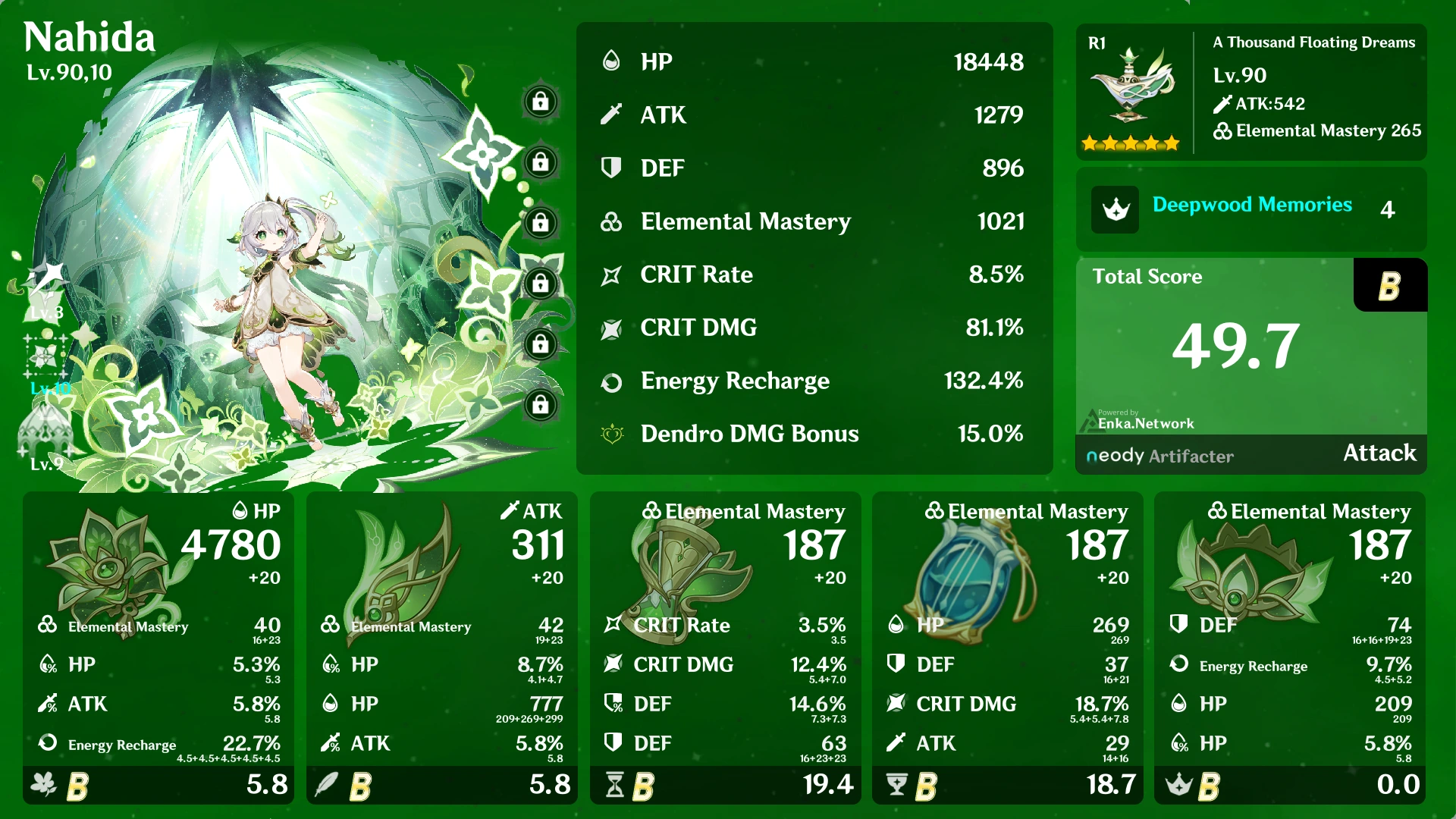
Task: Select the Dendro DMG Bonus stat icon
Action: 613,434
